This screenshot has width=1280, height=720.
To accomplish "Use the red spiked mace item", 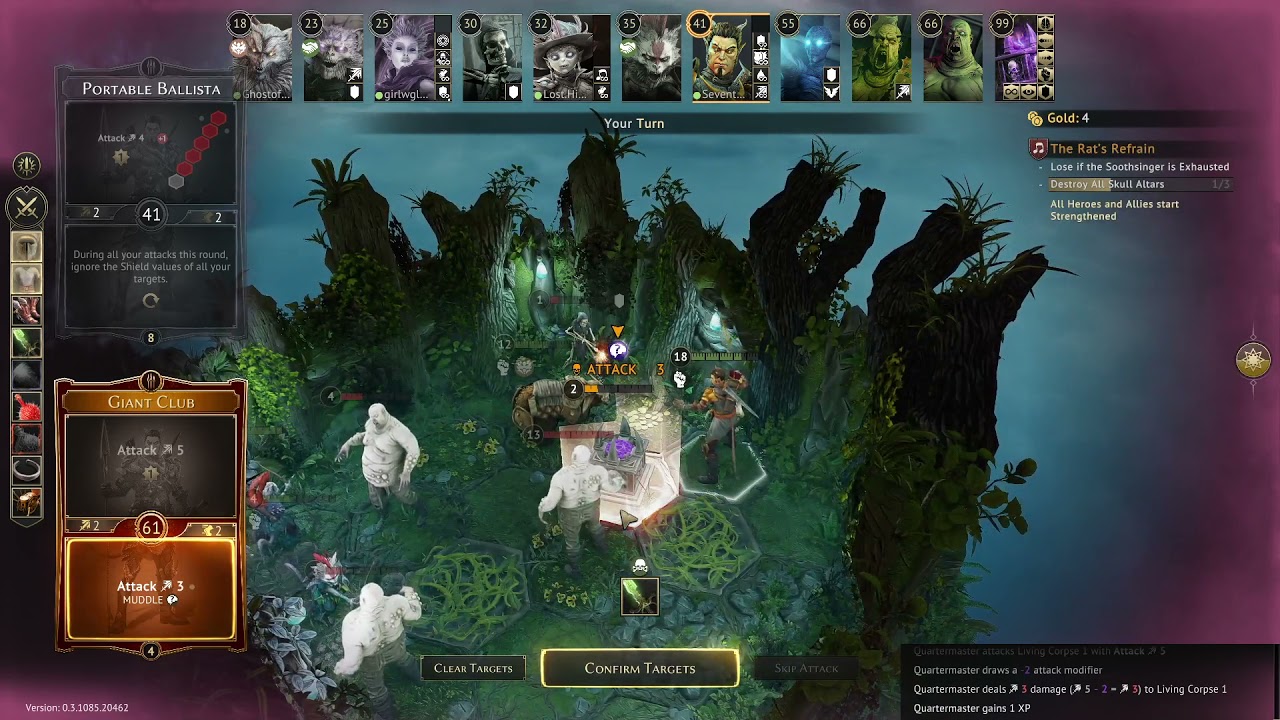I will coord(26,406).
